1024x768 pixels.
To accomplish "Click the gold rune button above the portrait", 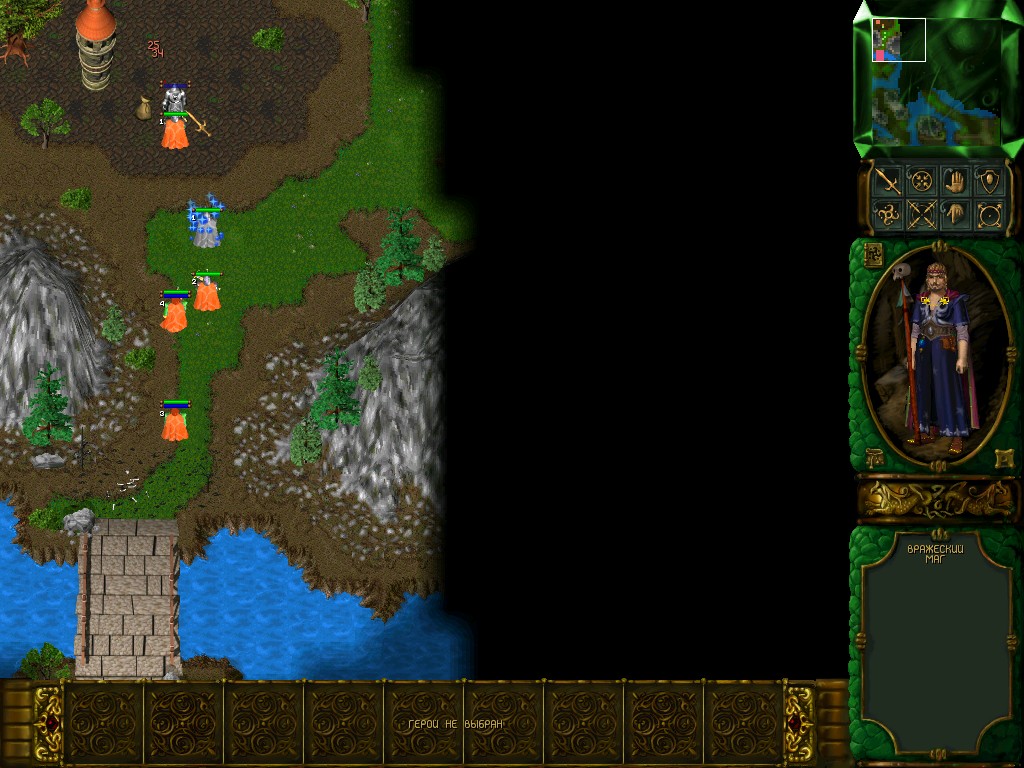I will tap(873, 254).
